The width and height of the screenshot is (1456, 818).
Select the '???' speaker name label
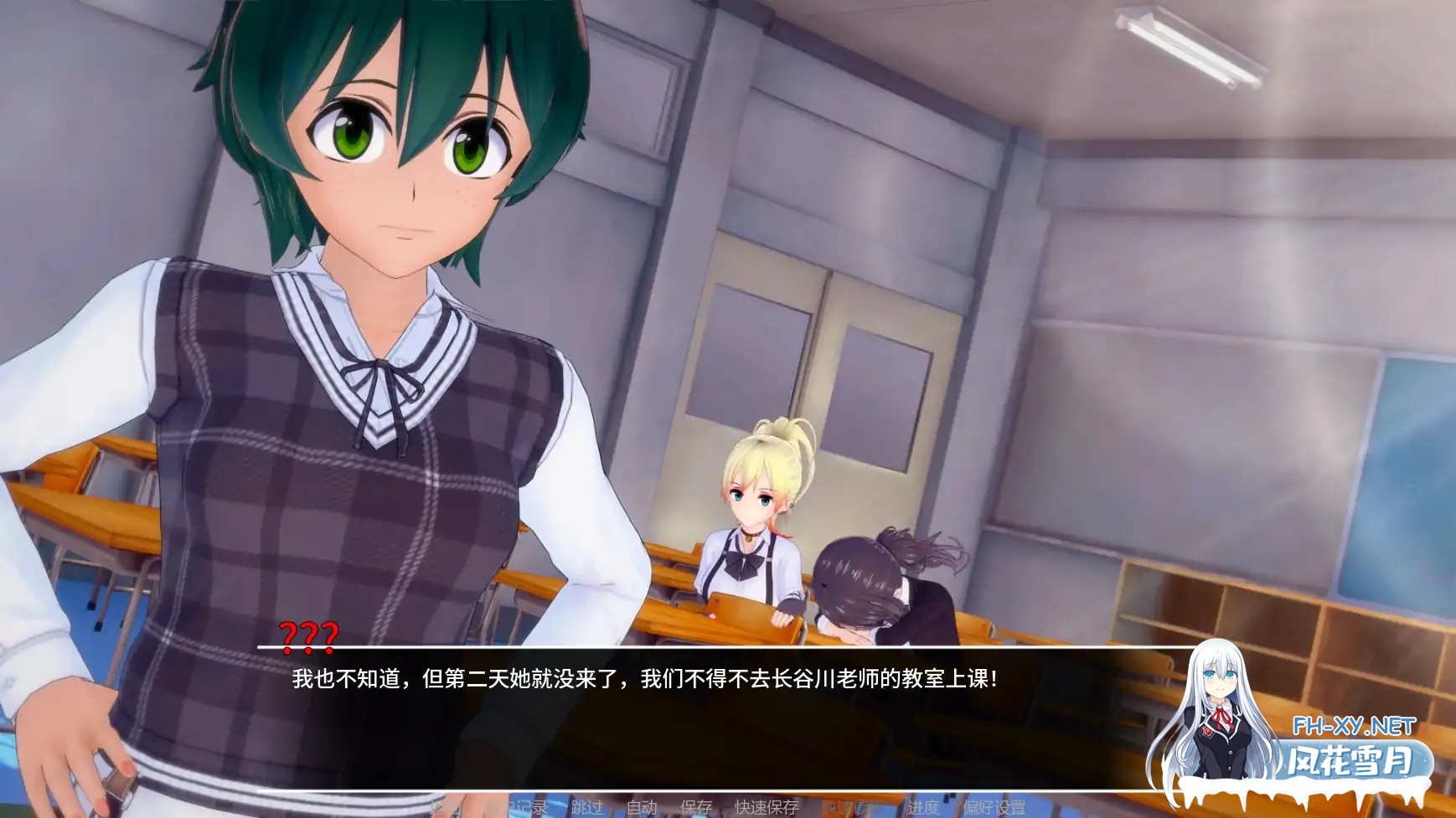[310, 636]
